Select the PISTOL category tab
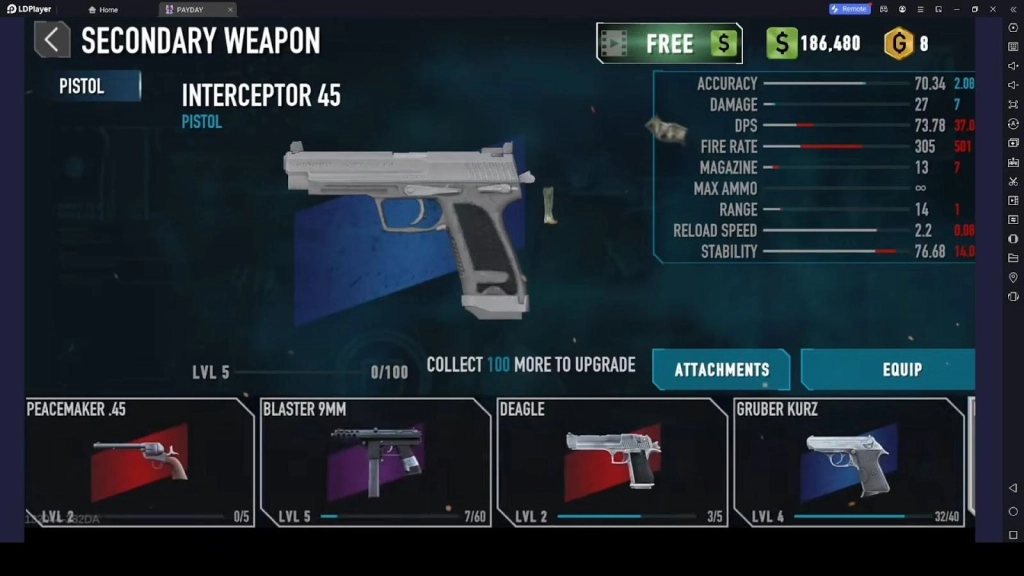 (97, 86)
